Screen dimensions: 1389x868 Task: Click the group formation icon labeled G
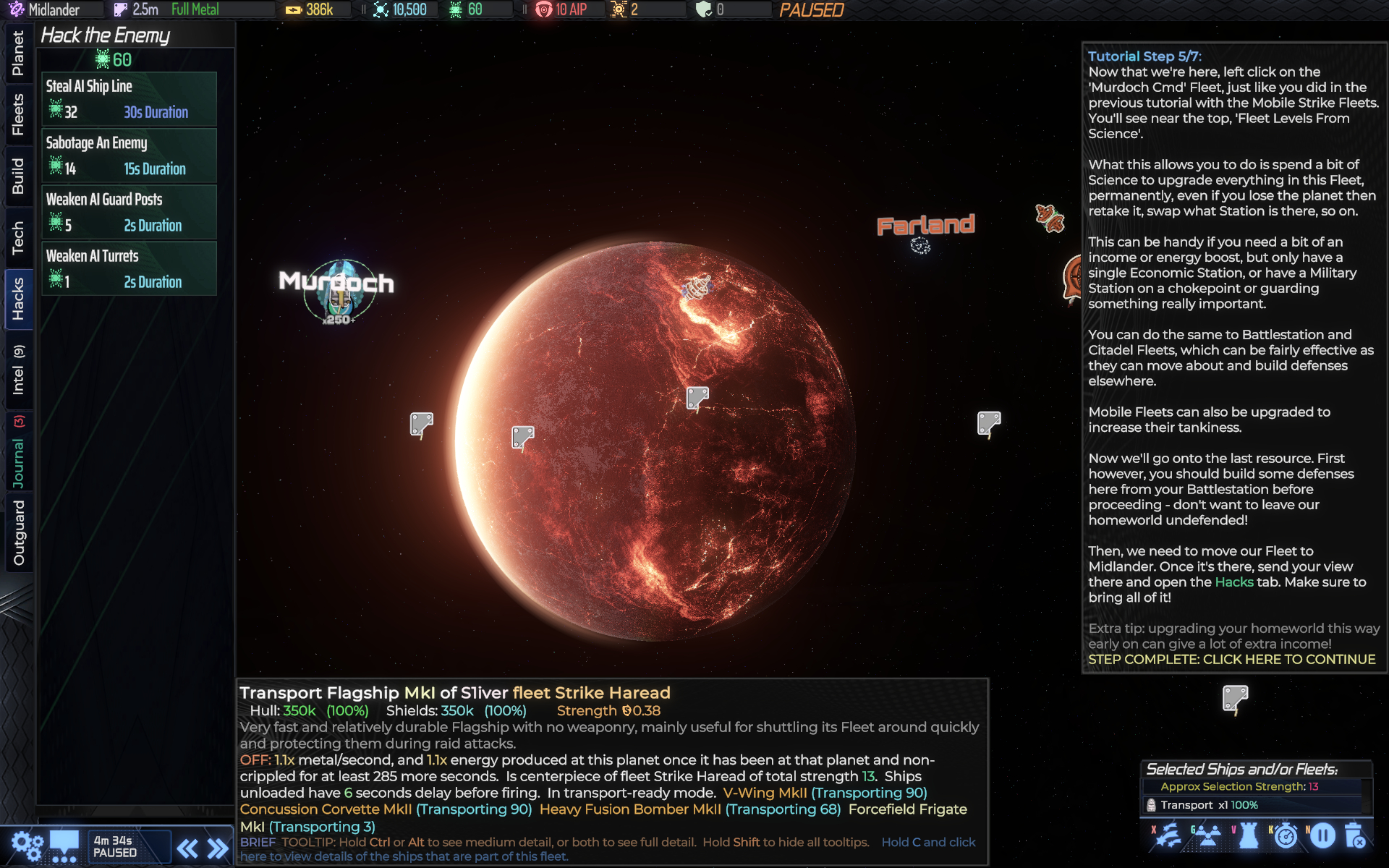tap(1208, 837)
